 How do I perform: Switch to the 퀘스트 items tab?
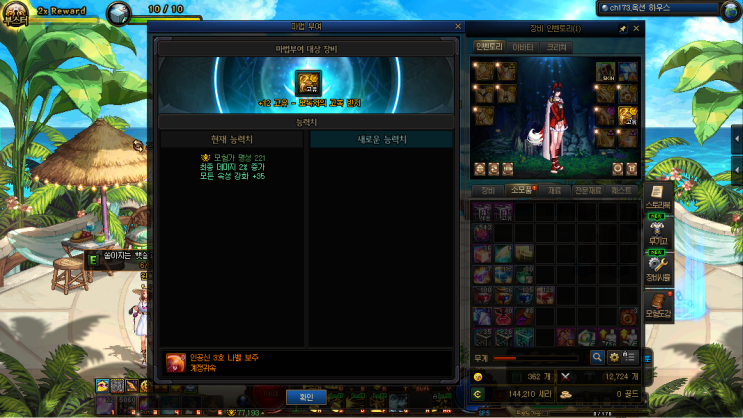point(621,189)
